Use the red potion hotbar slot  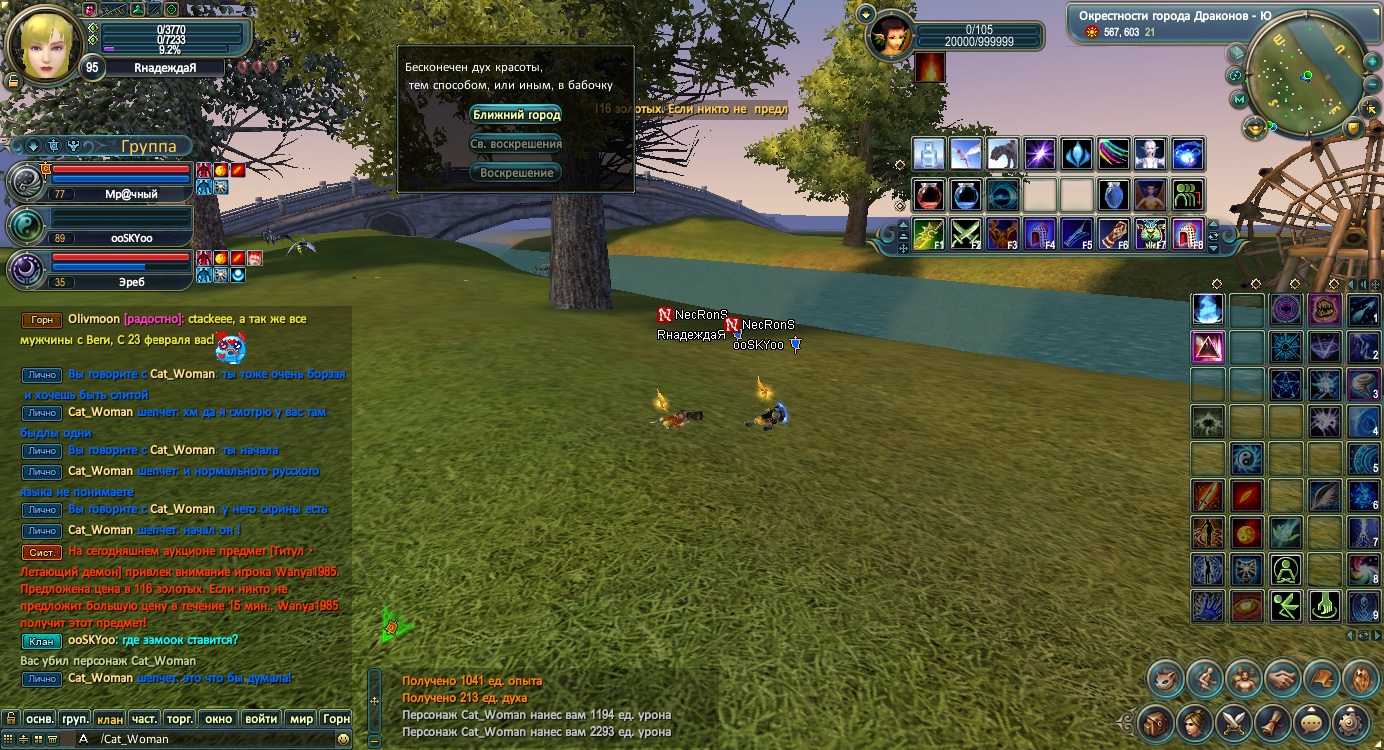(x=929, y=194)
